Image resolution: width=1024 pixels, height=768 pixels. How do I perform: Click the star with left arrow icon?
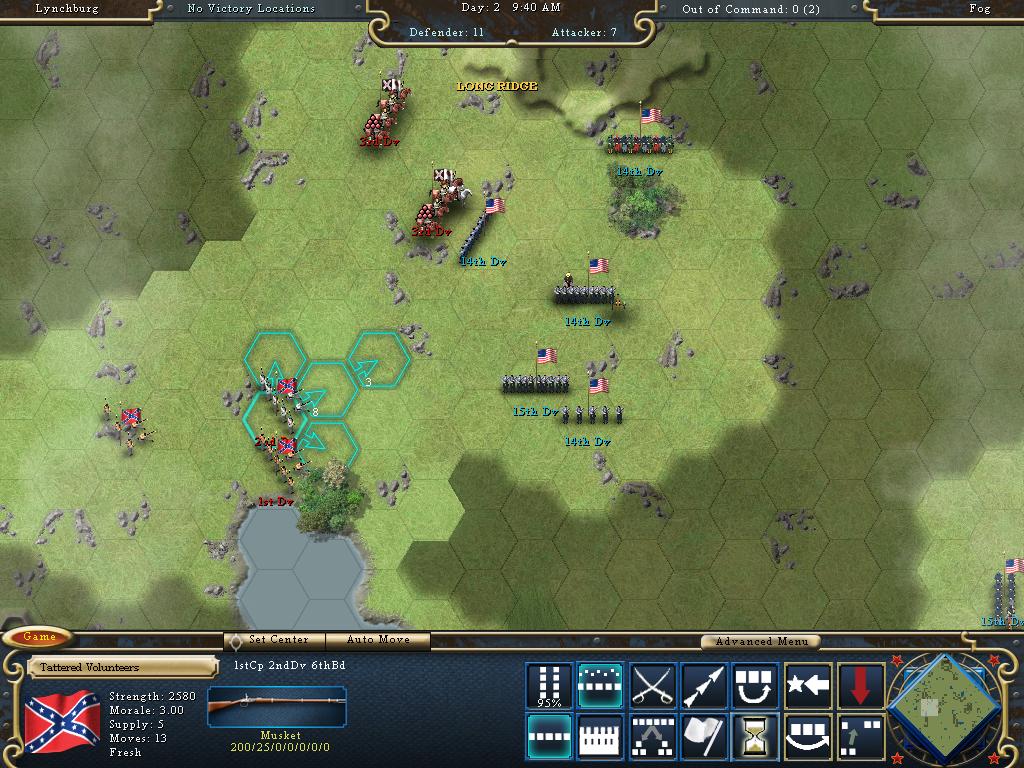[x=808, y=686]
